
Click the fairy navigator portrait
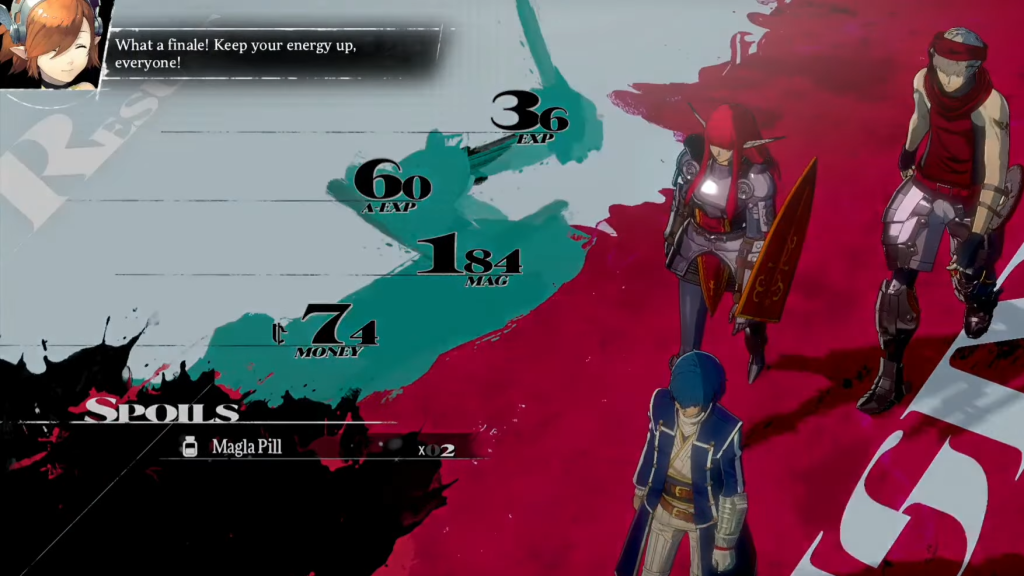[53, 44]
